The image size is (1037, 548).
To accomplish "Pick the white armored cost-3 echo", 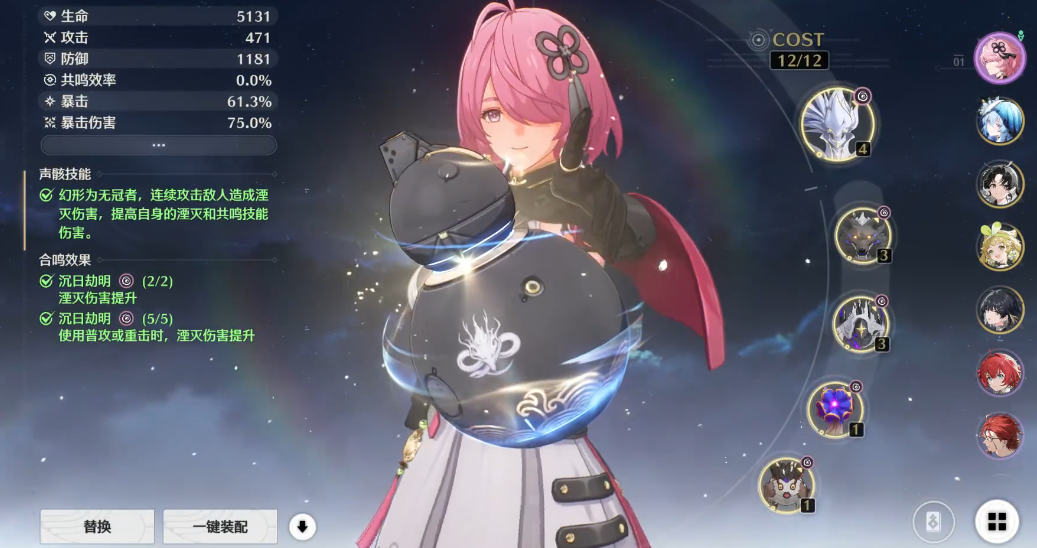I will [861, 324].
